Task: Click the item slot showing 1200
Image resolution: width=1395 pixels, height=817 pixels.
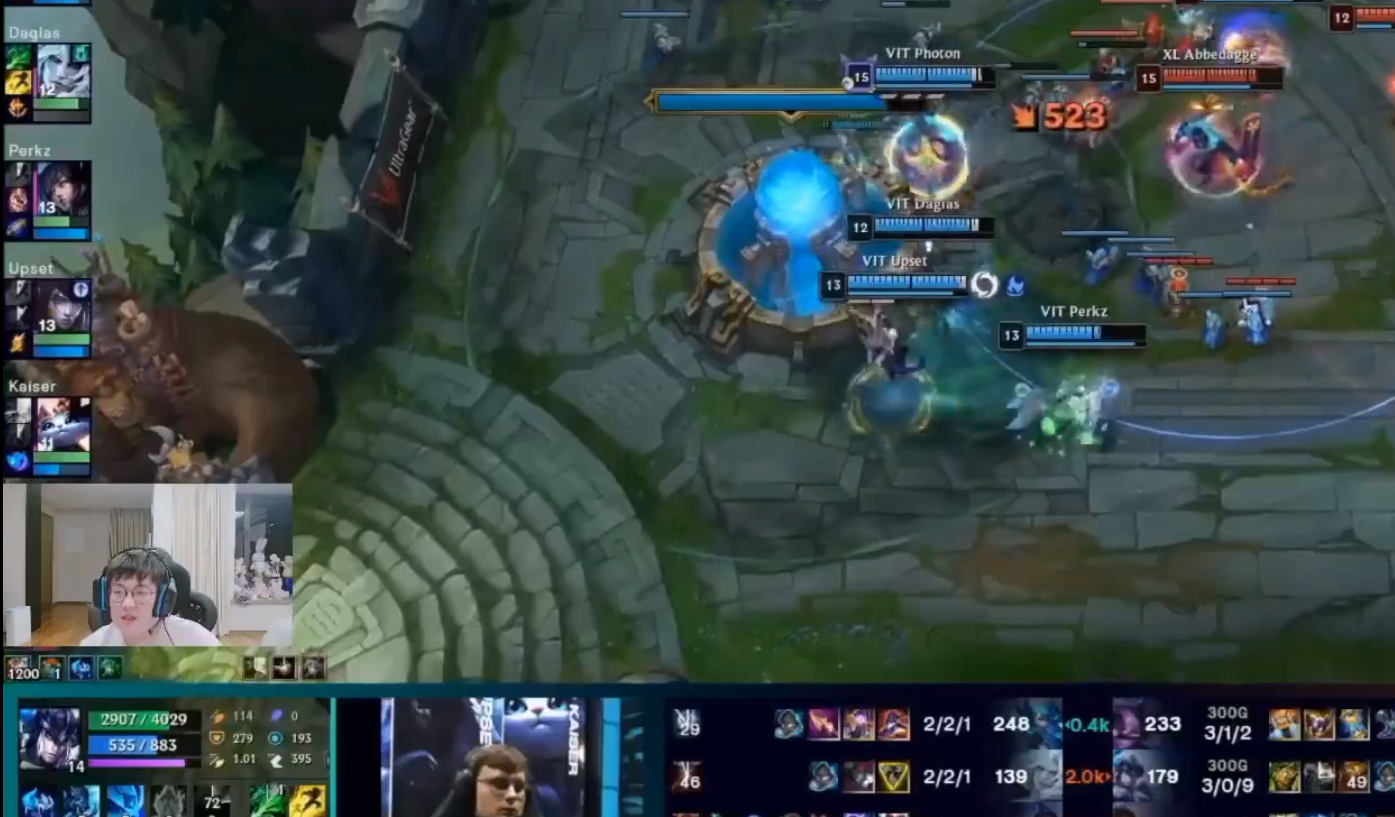Action: click(x=19, y=668)
